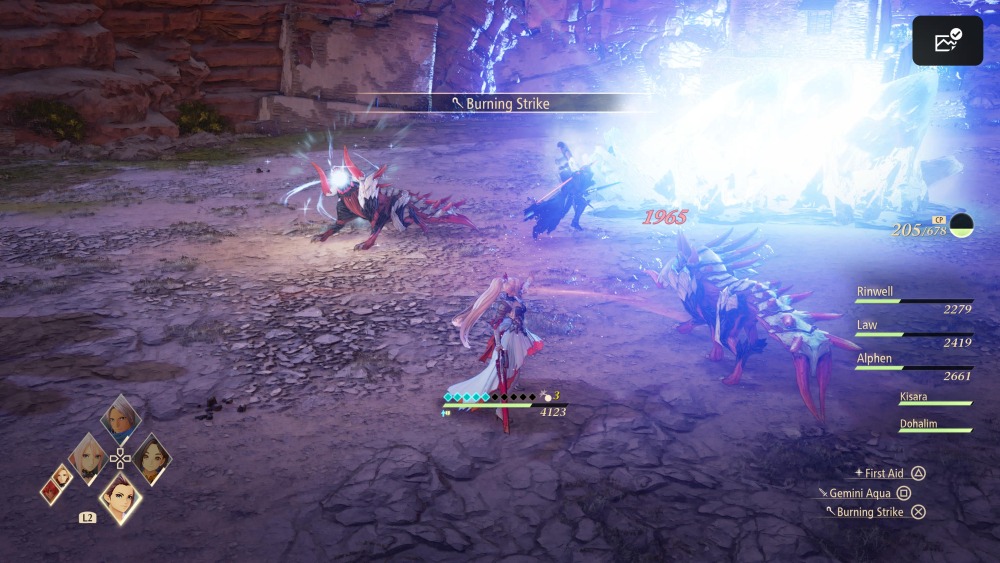Pick the small red-tinted reserve portrait
The width and height of the screenshot is (1000, 563).
(x=50, y=490)
